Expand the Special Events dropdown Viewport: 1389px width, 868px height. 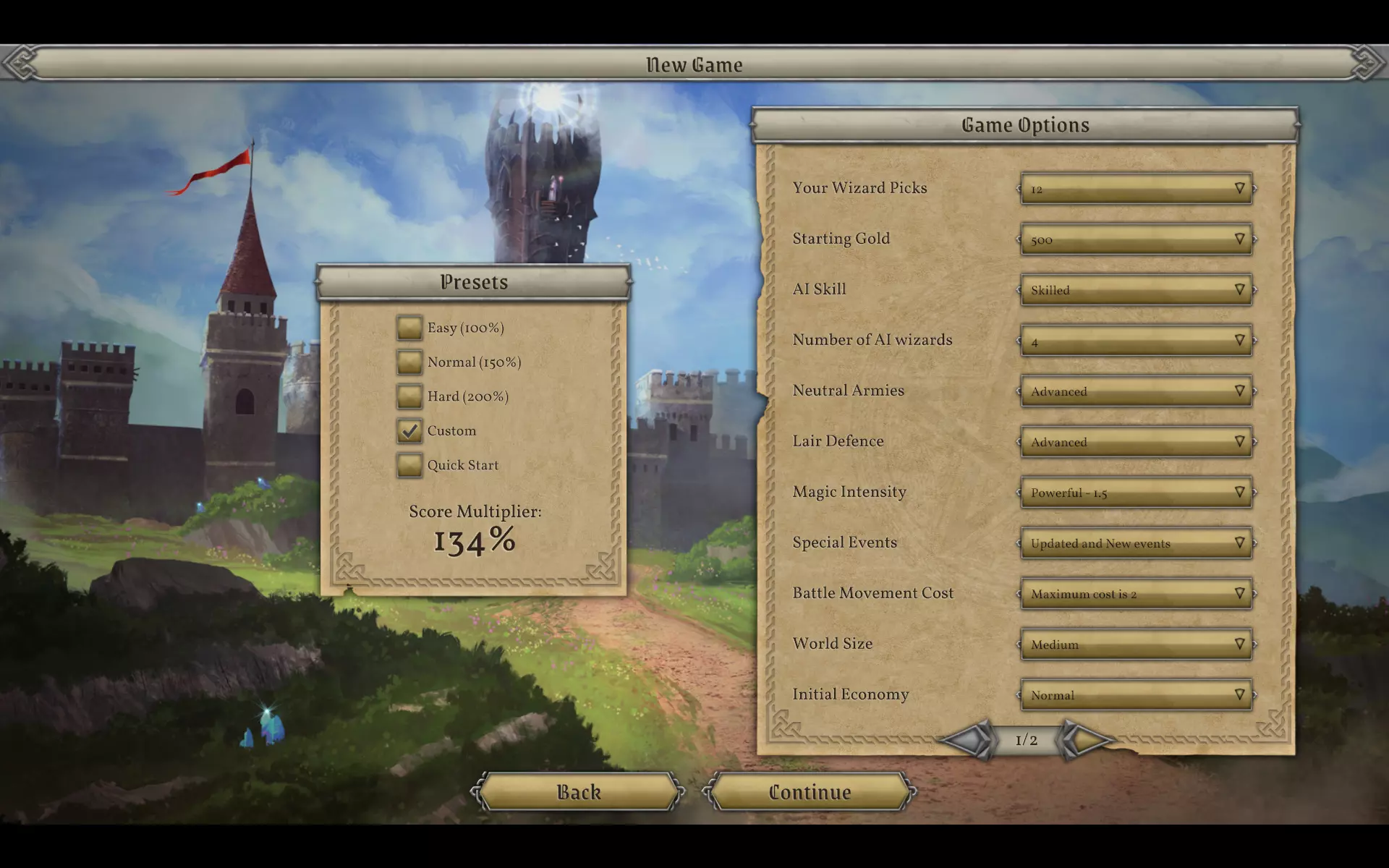[1136, 543]
